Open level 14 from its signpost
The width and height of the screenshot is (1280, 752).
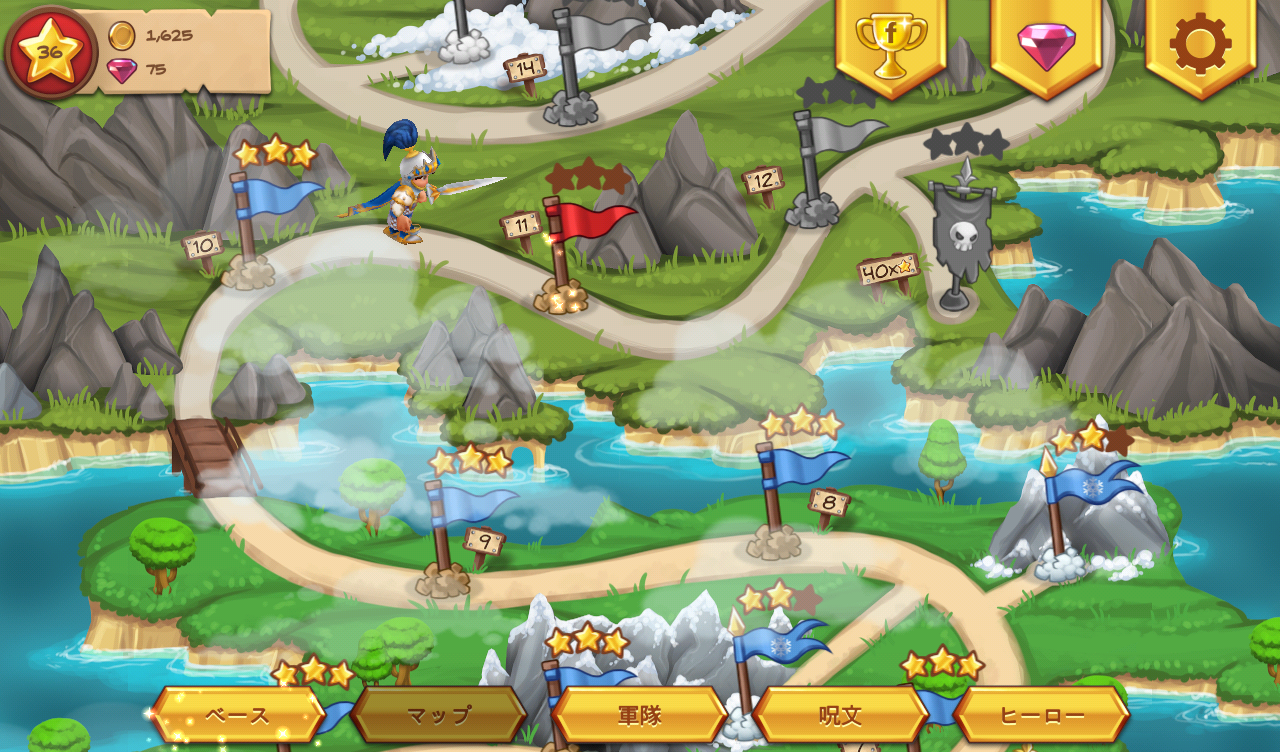[x=524, y=68]
